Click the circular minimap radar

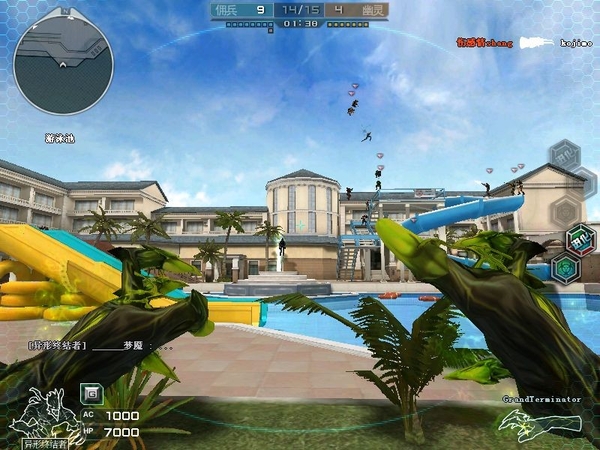tap(63, 64)
